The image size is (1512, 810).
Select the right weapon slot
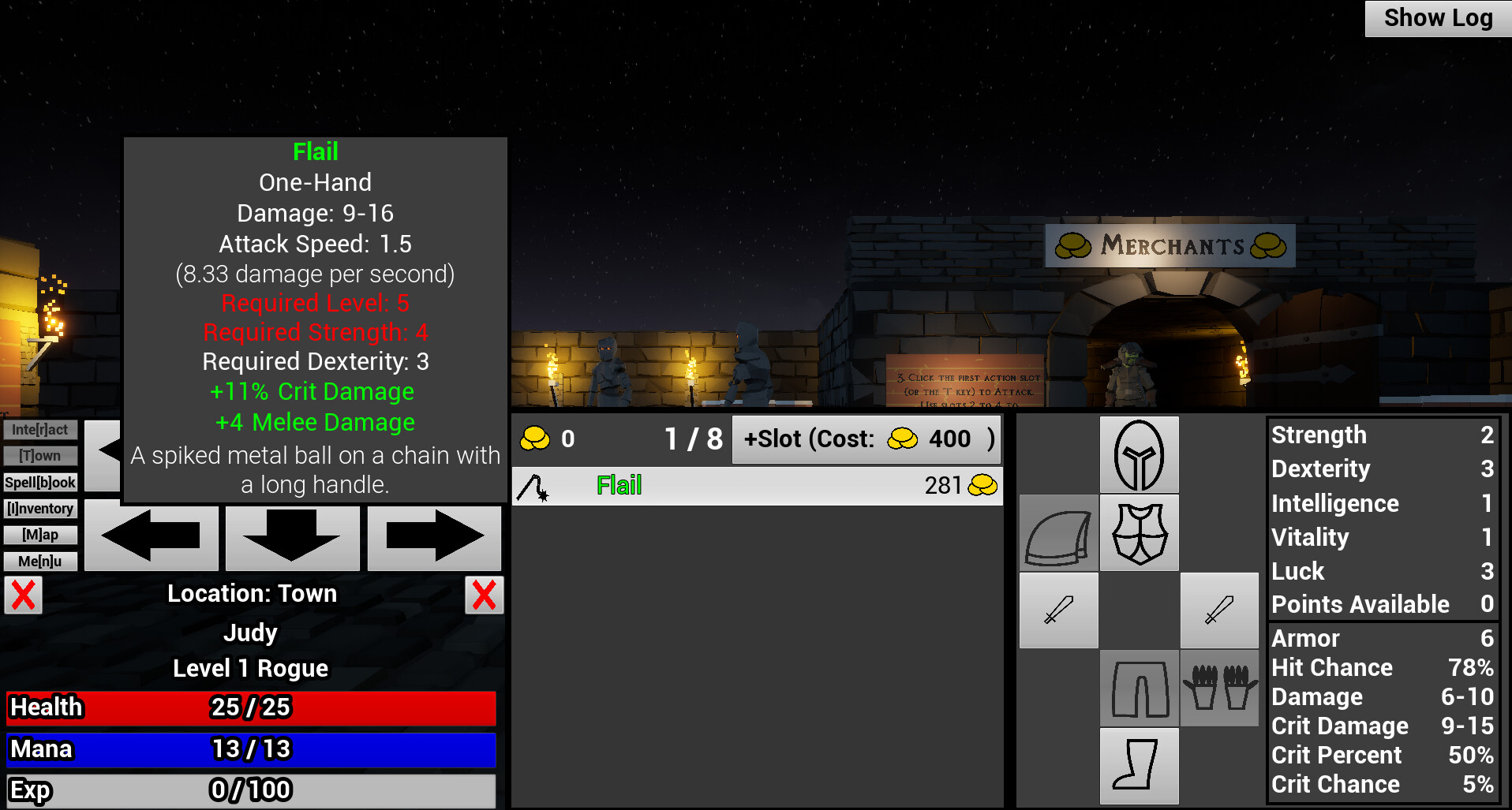[x=1219, y=610]
